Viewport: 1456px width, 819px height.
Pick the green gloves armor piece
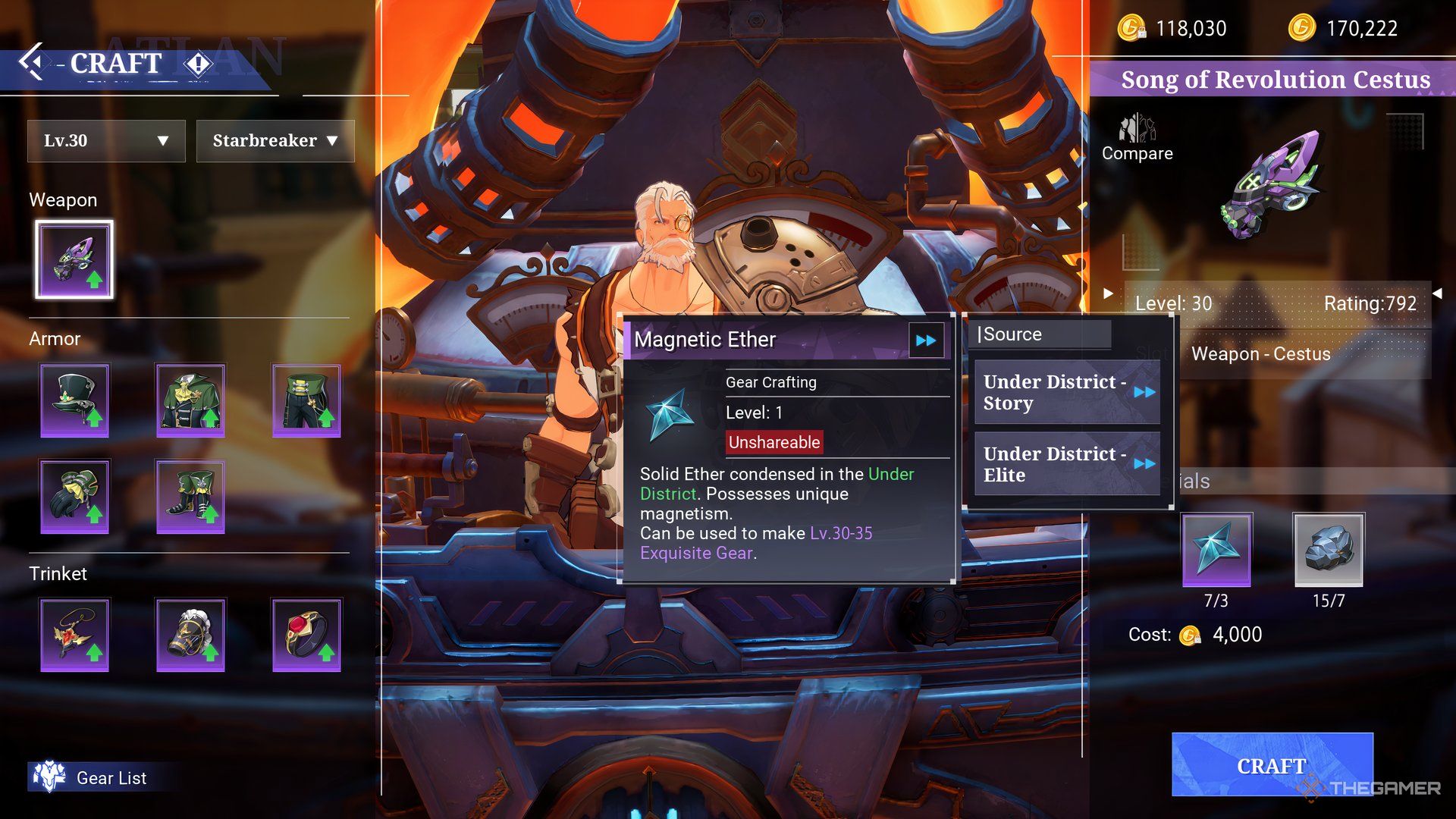pos(74,496)
